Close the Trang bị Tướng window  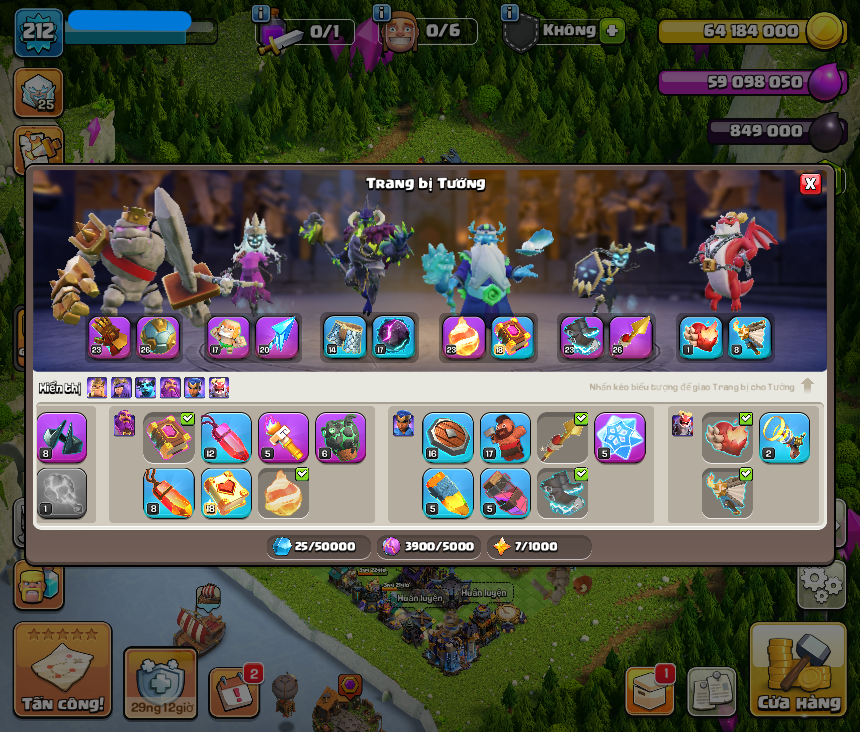(810, 183)
